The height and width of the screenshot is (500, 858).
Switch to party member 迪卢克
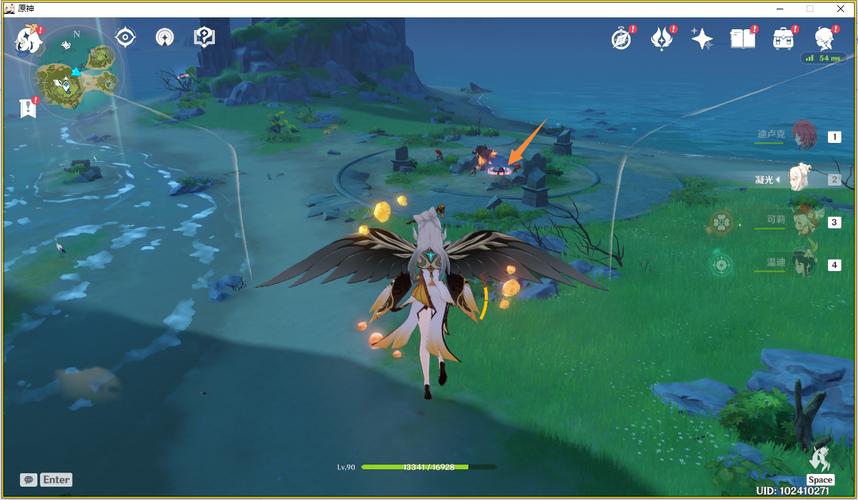(804, 135)
